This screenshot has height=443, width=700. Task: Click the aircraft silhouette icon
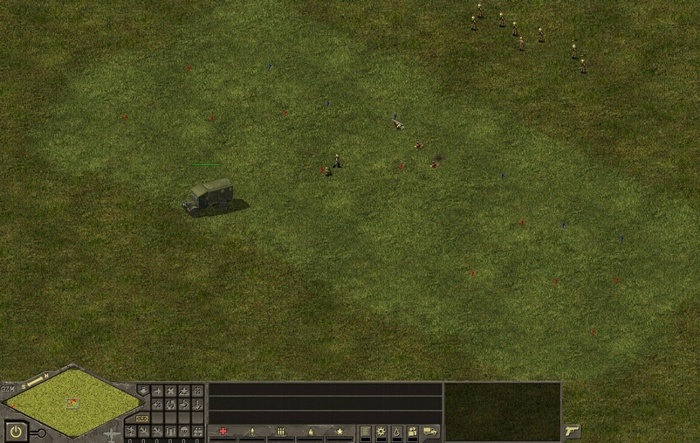click(111, 434)
